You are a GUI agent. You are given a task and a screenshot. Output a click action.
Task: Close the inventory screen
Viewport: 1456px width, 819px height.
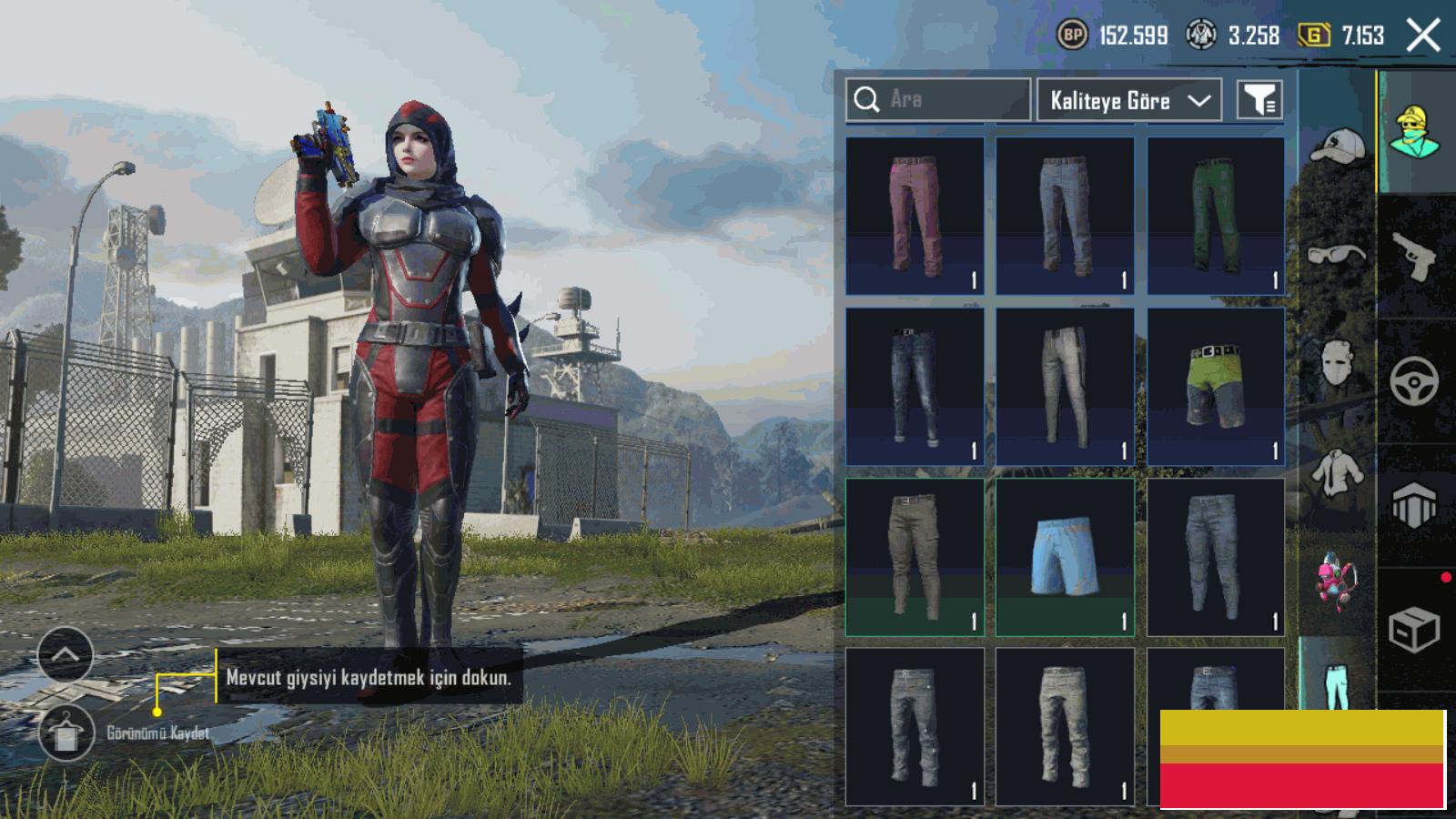point(1423,36)
